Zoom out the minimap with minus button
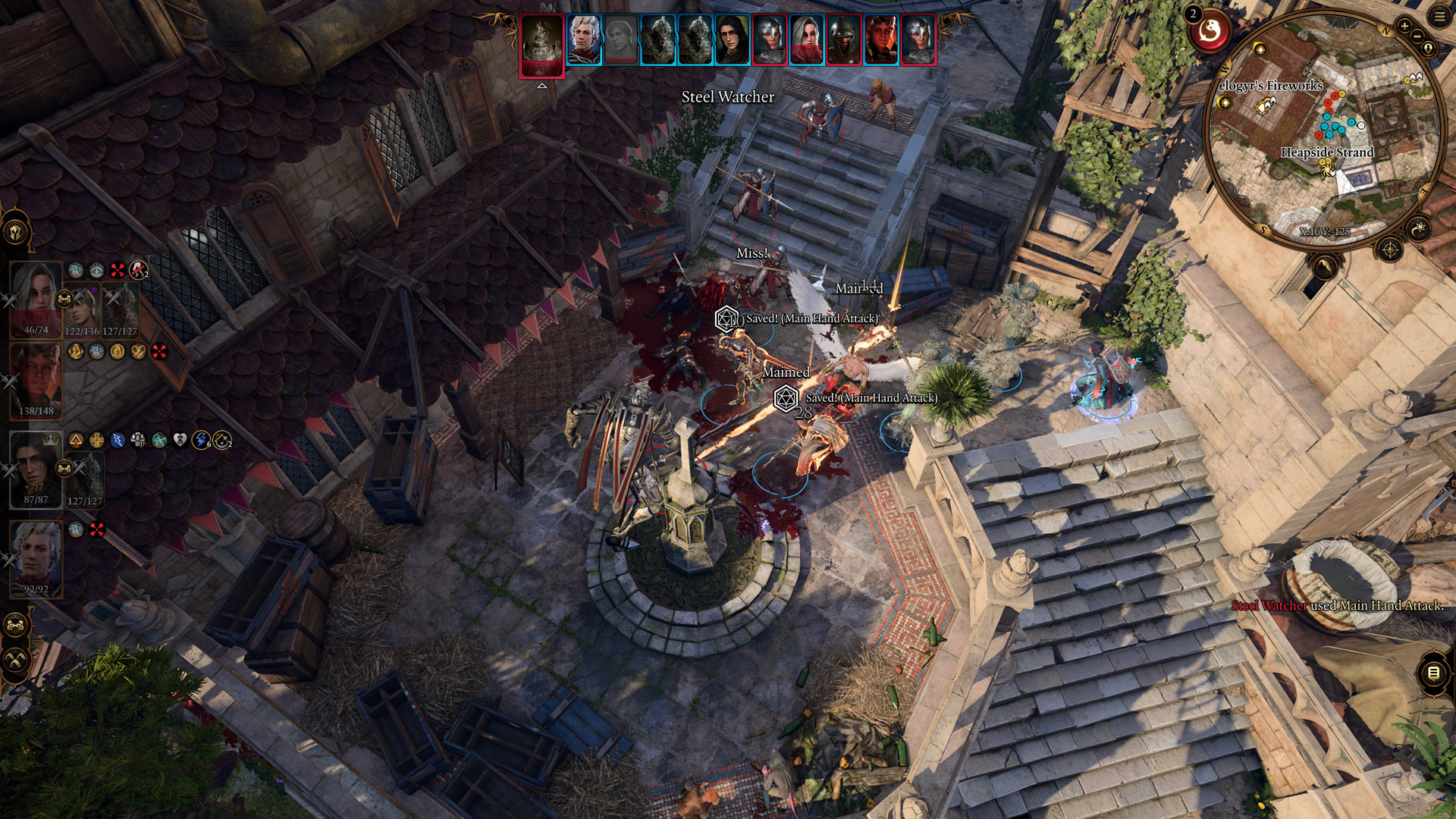 1416,36
